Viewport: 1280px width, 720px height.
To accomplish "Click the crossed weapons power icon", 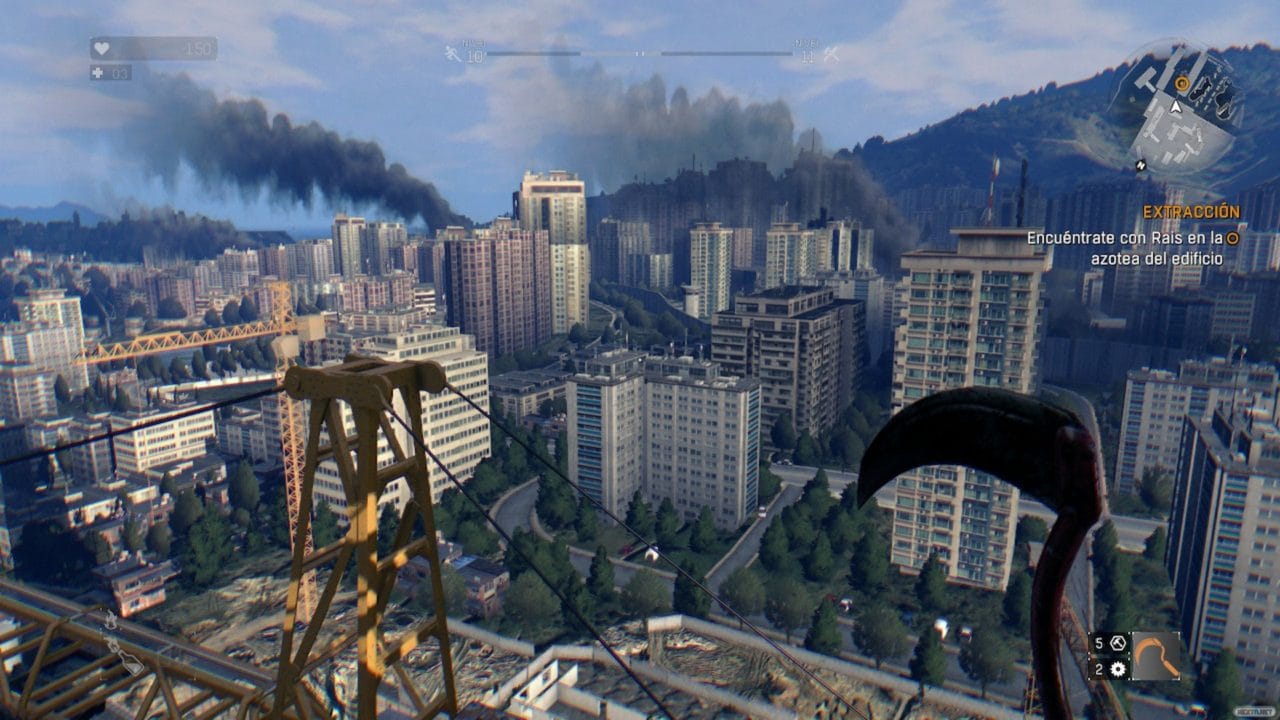I will 831,54.
